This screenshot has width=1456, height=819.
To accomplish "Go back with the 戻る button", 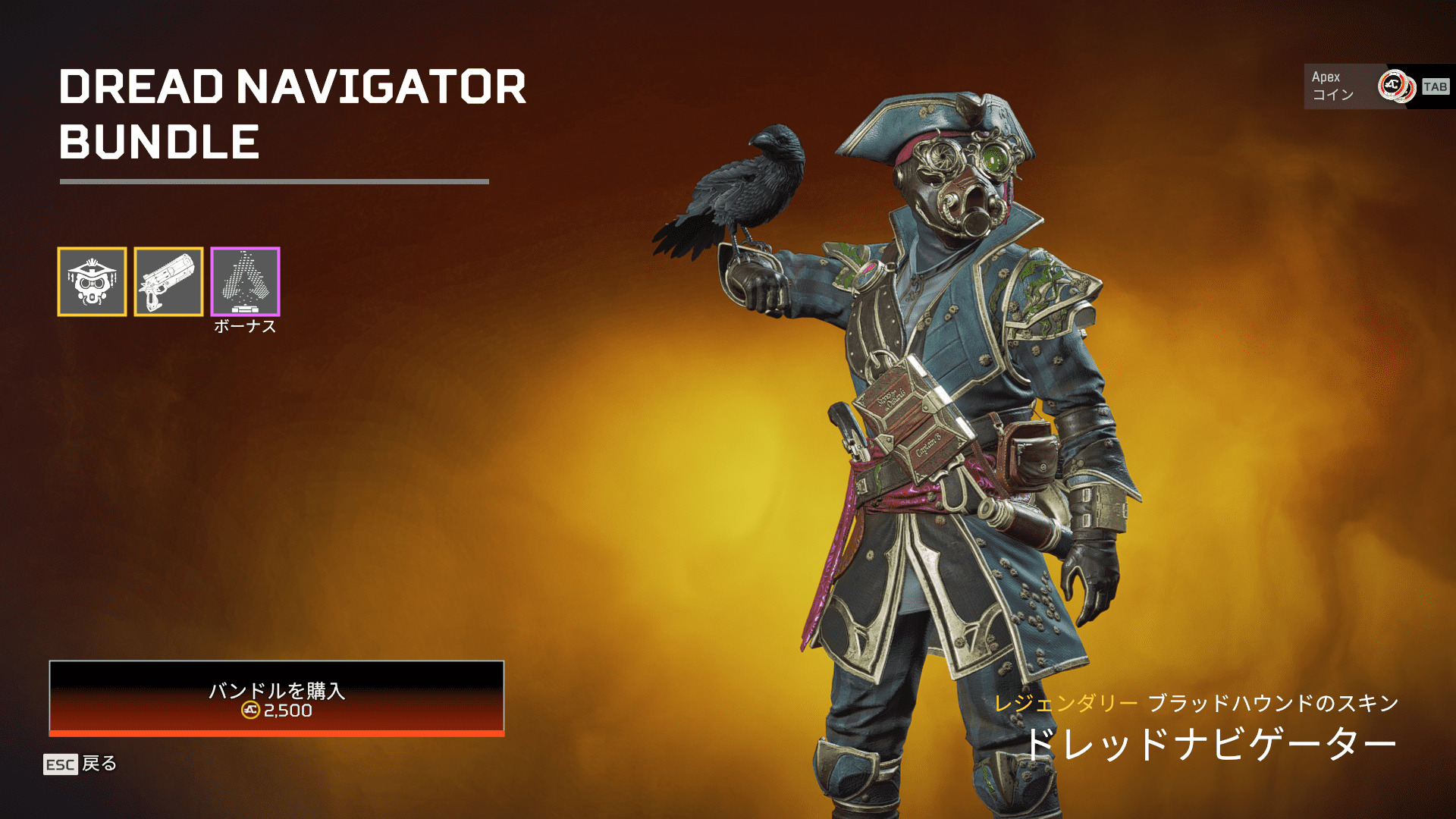I will pyautogui.click(x=80, y=764).
